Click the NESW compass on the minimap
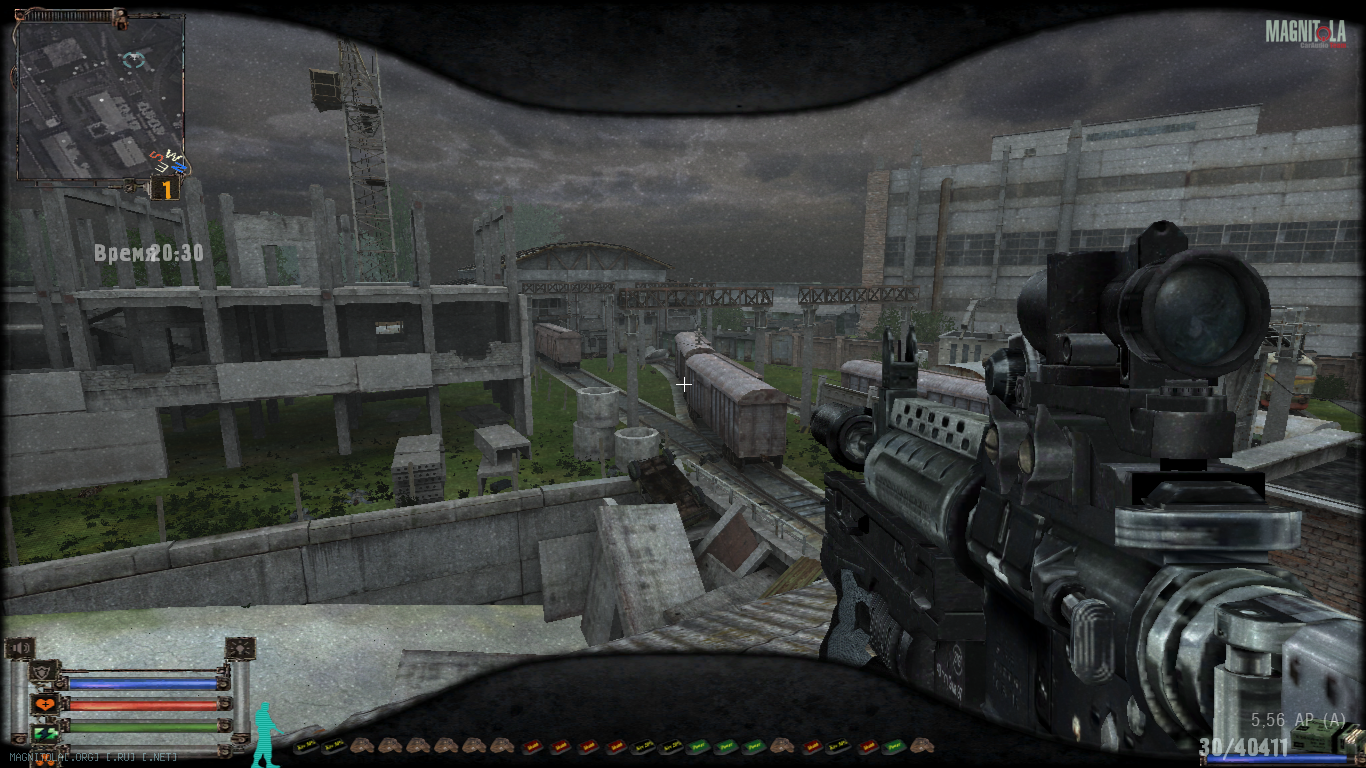The image size is (1366, 768). tap(169, 161)
